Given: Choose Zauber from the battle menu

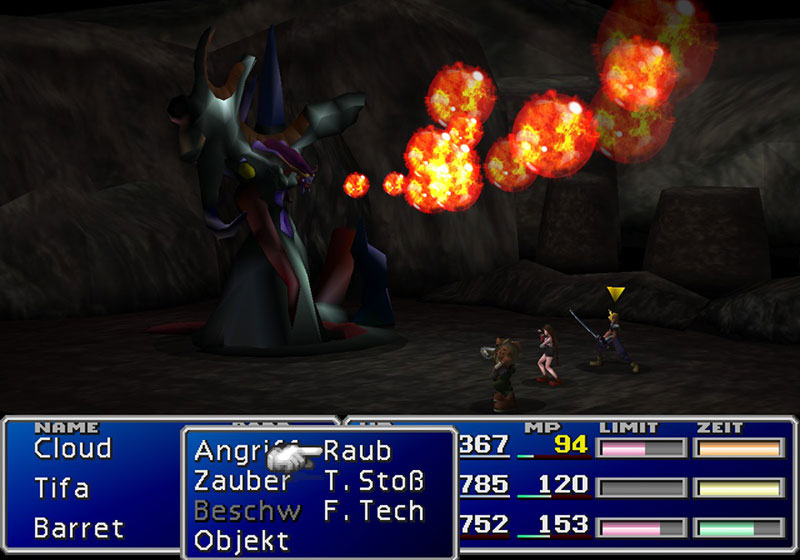Looking at the screenshot, I should pos(242,481).
